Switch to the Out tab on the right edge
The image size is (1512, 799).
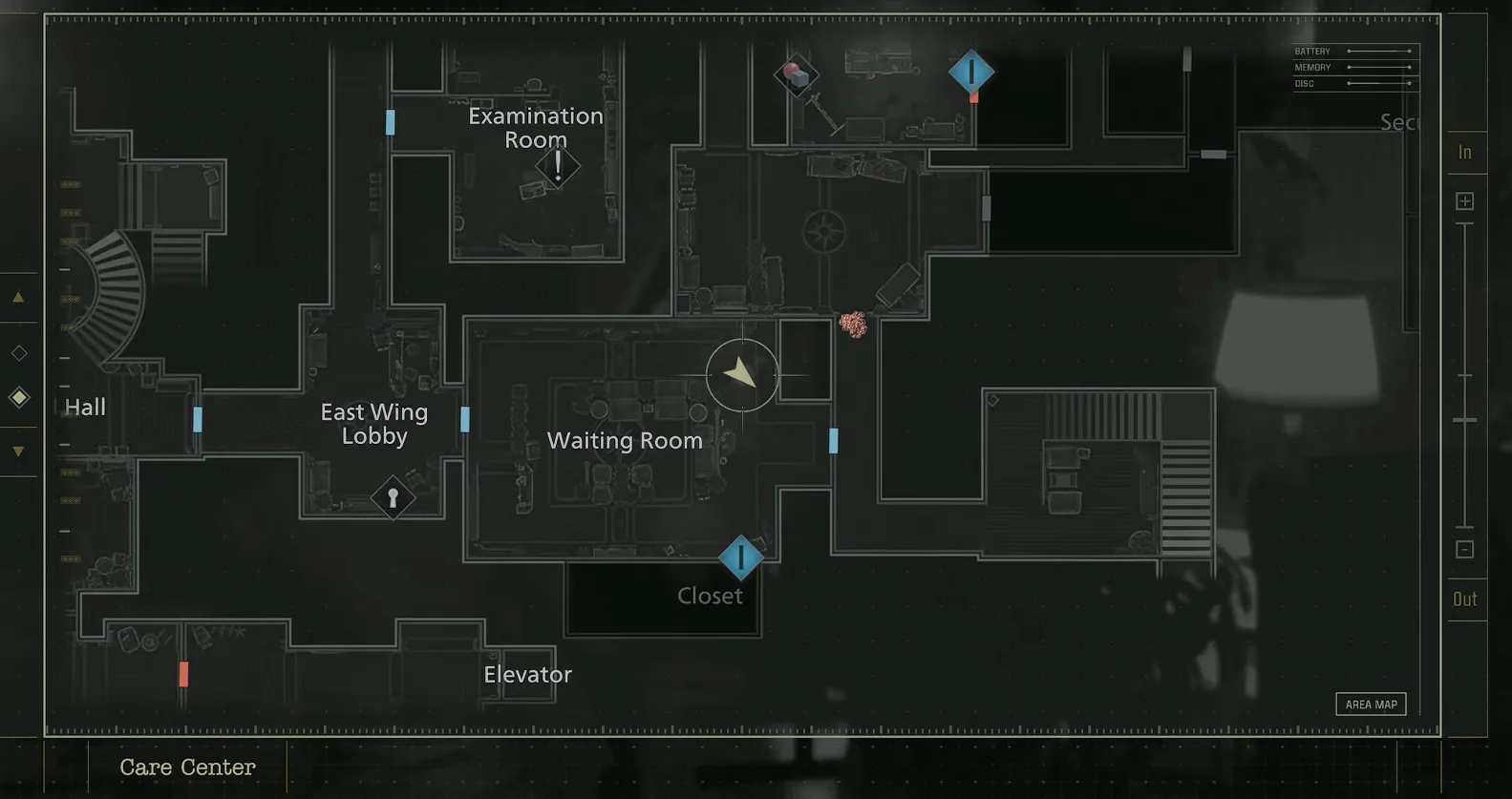coord(1466,599)
